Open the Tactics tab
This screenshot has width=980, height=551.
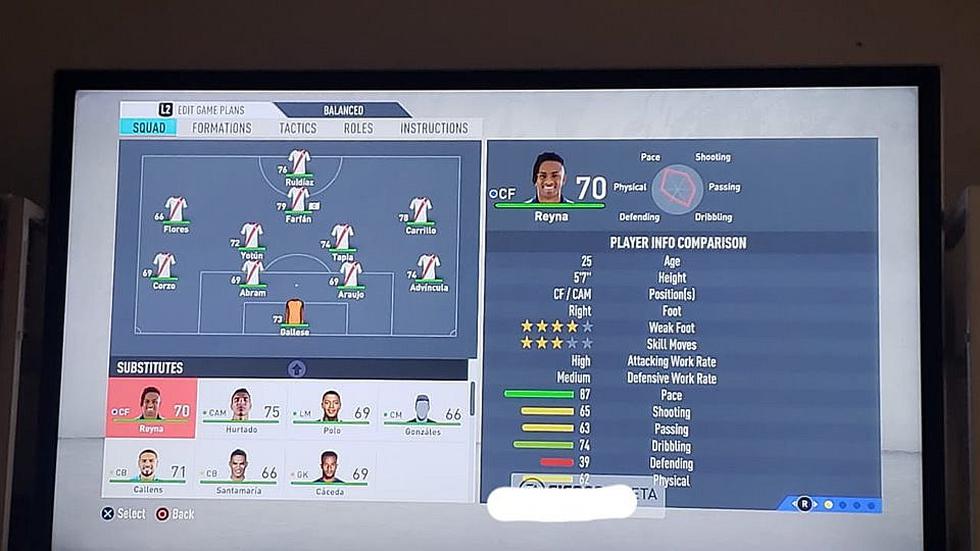pyautogui.click(x=297, y=128)
